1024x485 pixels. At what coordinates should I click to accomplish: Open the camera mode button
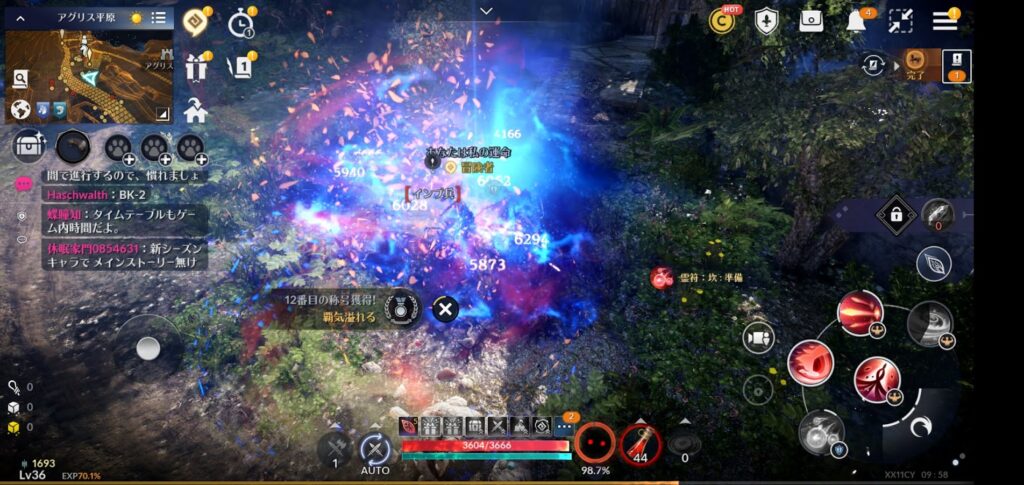[x=758, y=338]
